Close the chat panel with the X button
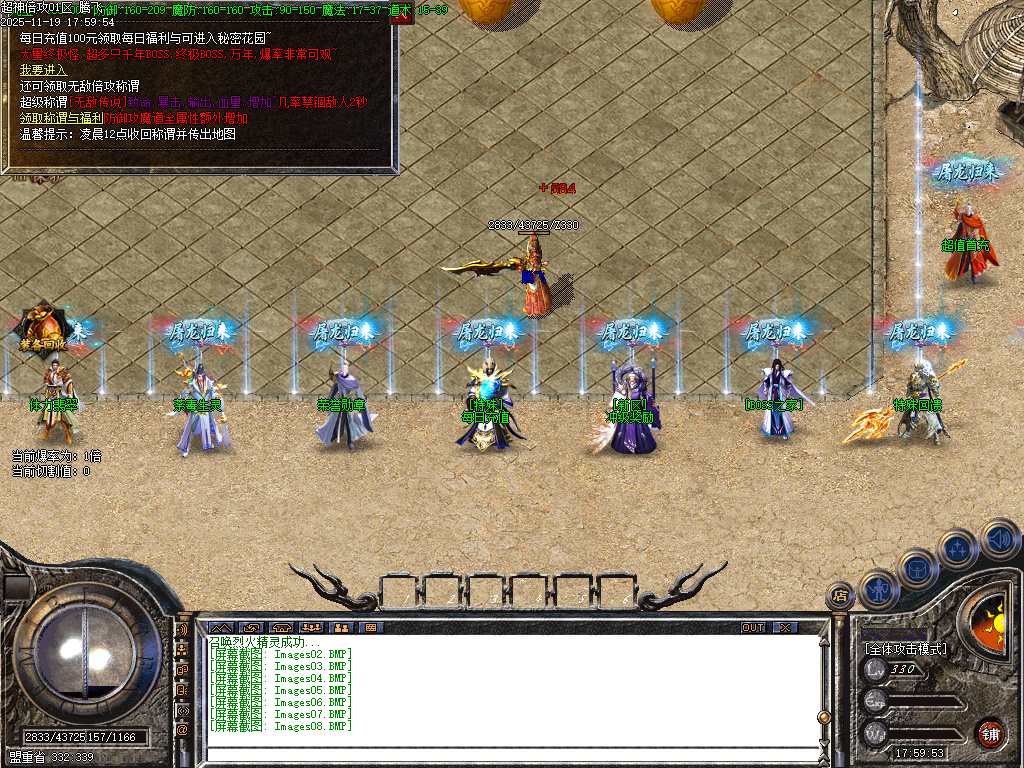This screenshot has width=1024, height=768. [x=785, y=627]
